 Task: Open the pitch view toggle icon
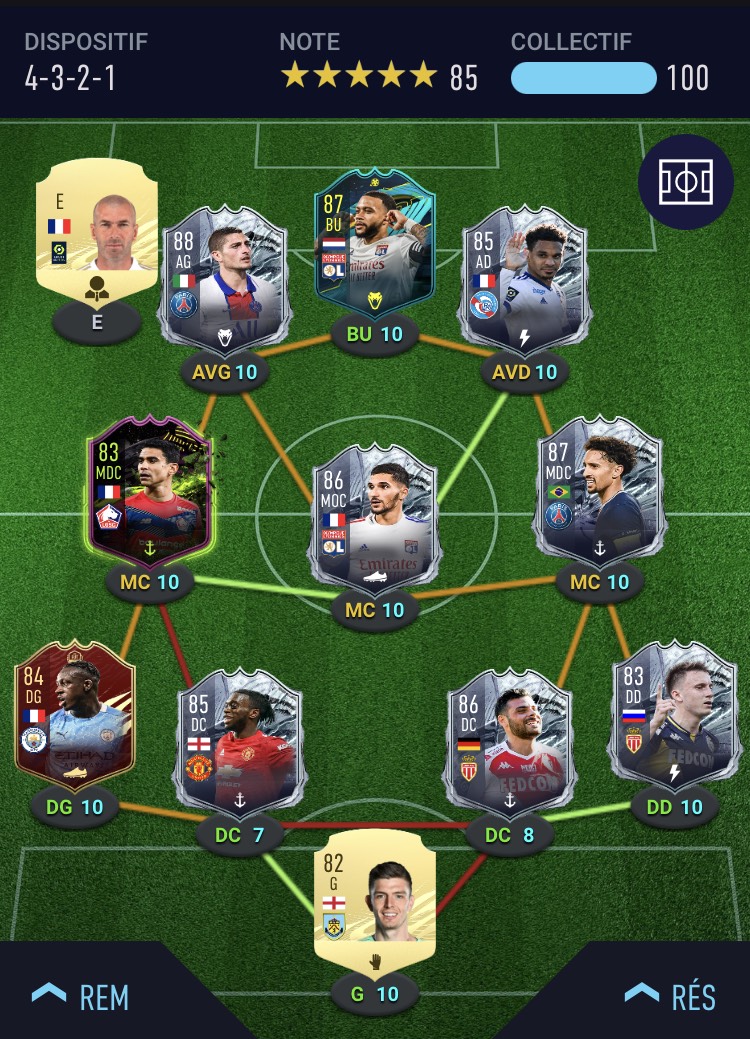point(685,180)
